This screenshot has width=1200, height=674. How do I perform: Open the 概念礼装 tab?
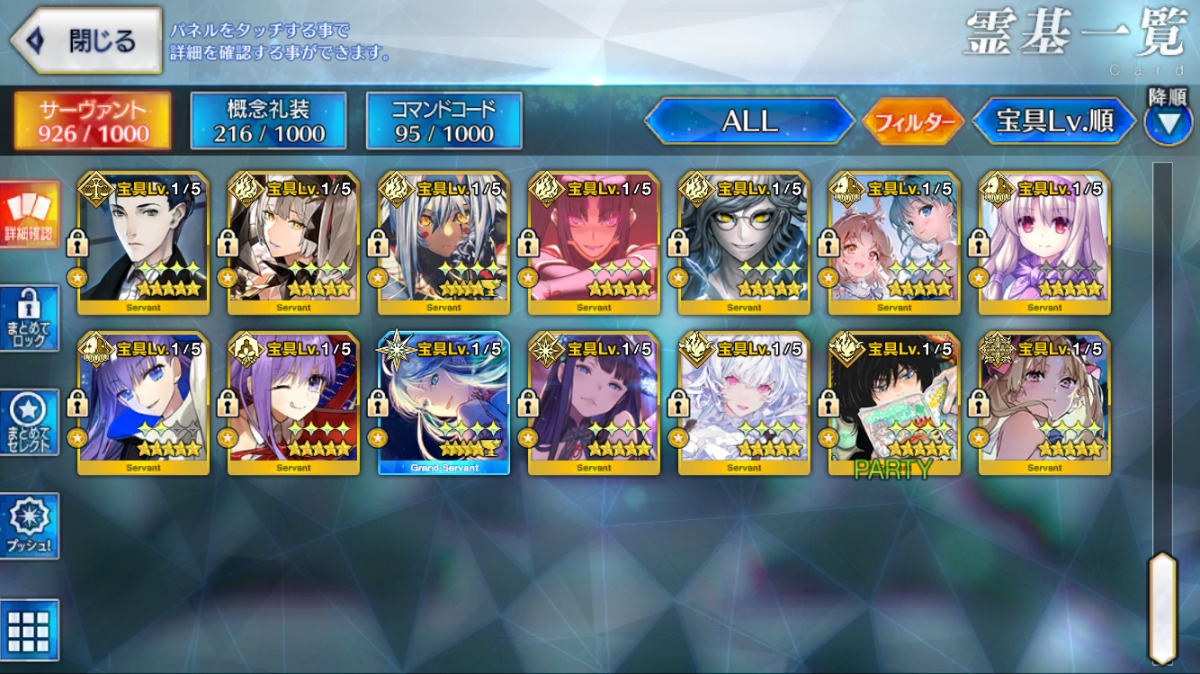[x=268, y=121]
